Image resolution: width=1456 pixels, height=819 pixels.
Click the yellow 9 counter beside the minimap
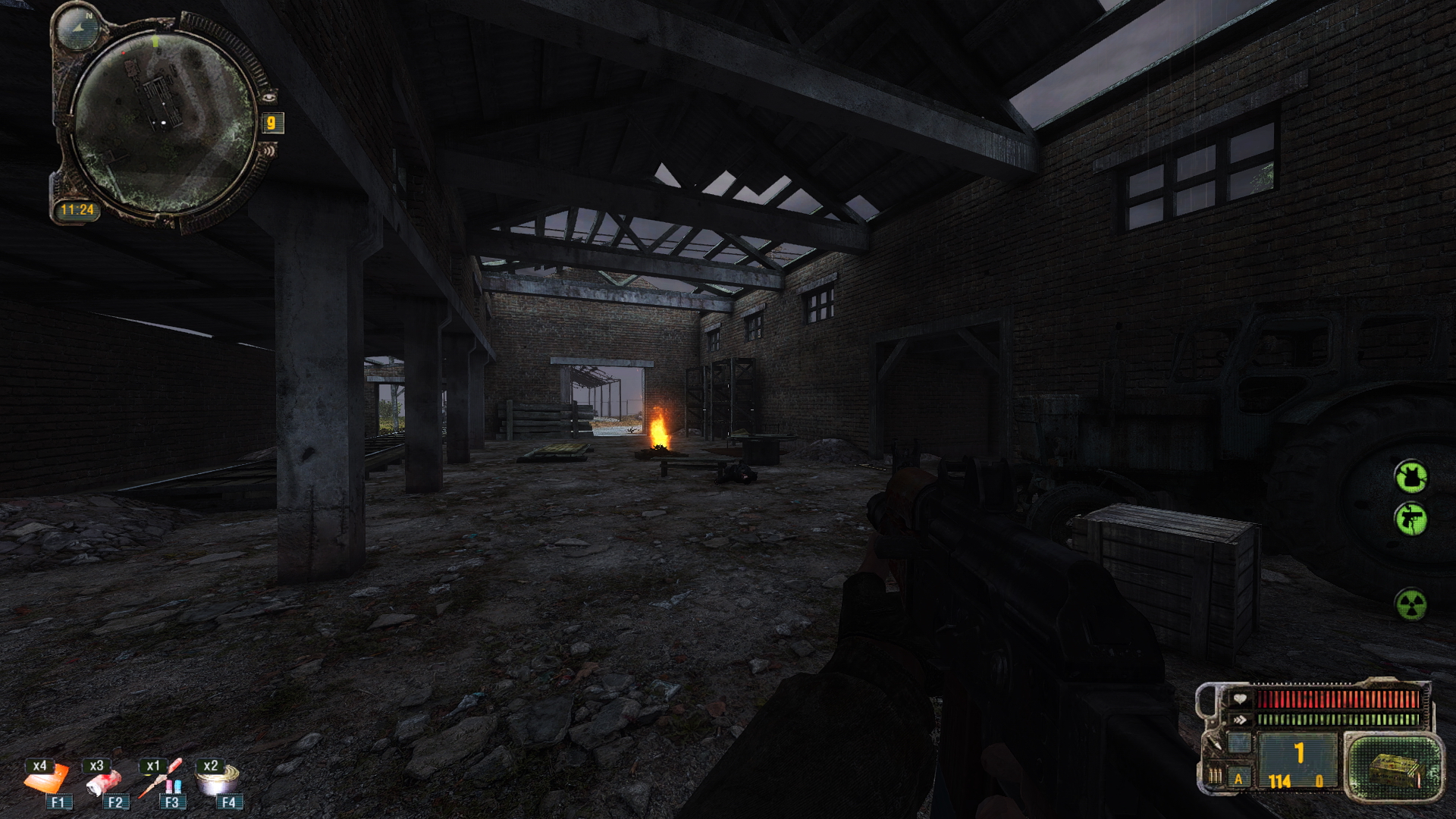point(271,123)
